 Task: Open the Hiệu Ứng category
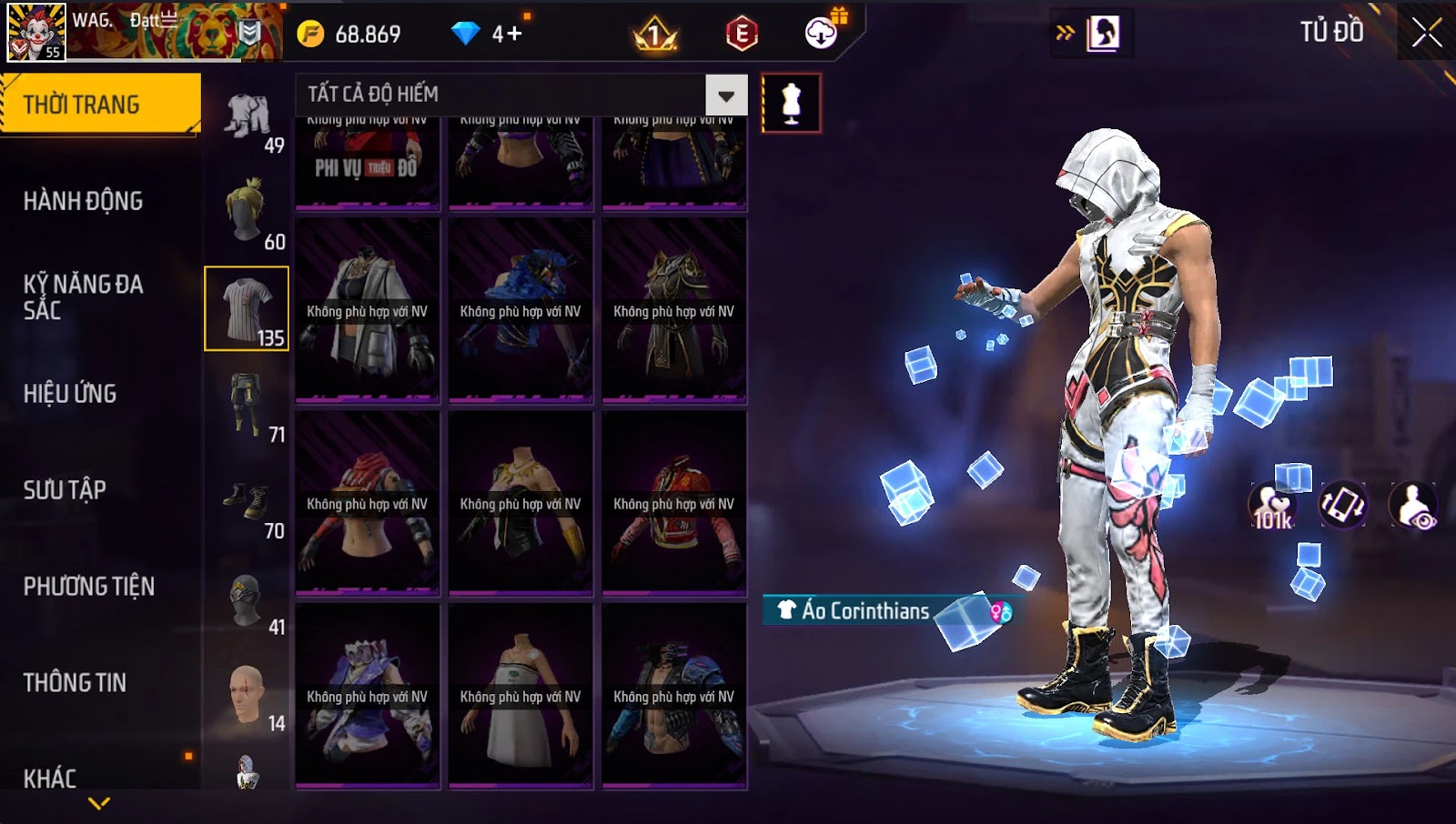[70, 394]
